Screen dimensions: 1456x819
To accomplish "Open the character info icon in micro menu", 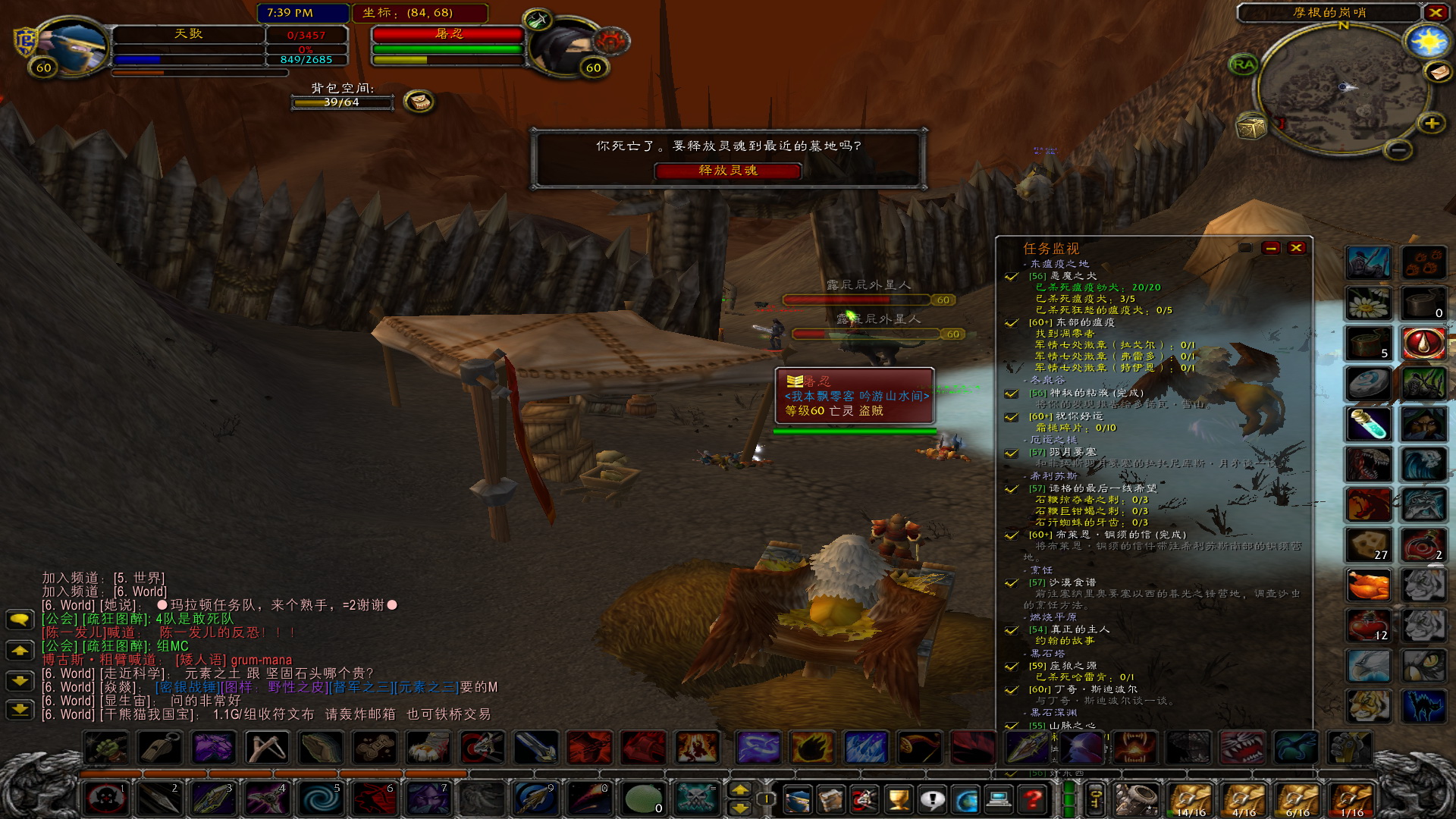I will [799, 800].
